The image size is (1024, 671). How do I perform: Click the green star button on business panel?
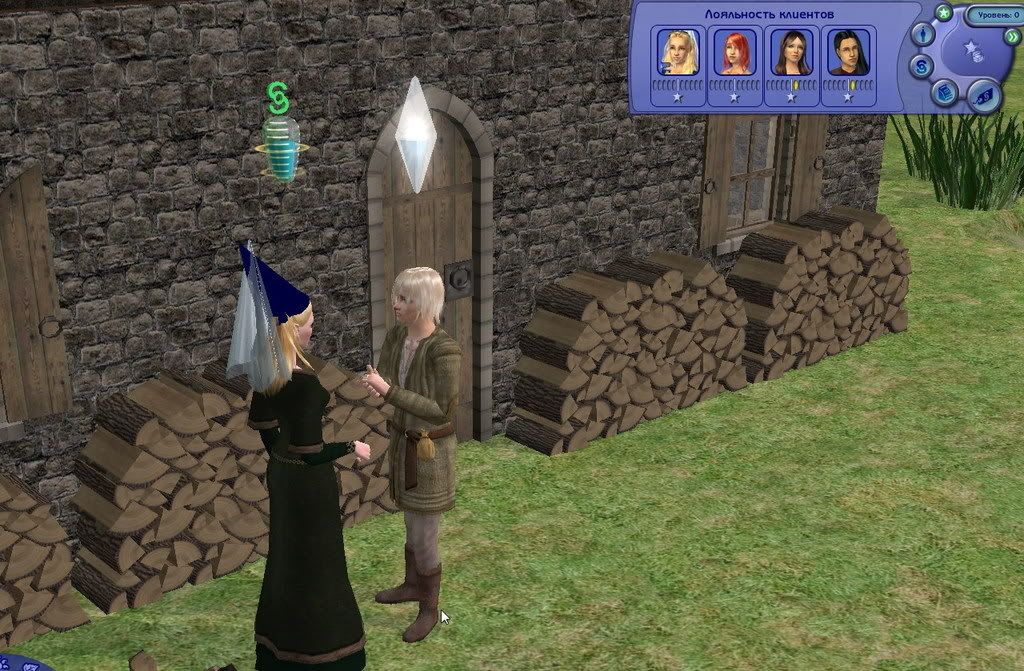point(943,13)
